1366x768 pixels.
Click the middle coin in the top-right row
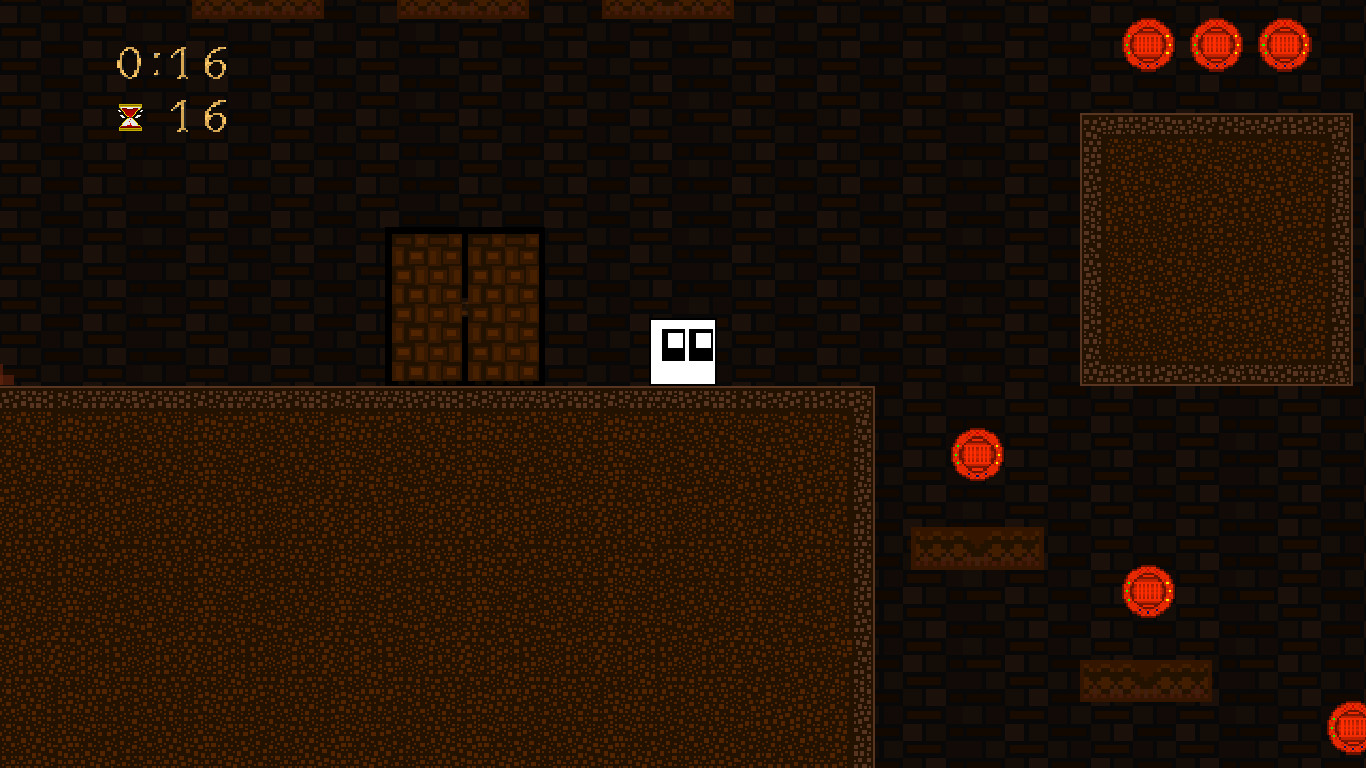pos(1216,44)
